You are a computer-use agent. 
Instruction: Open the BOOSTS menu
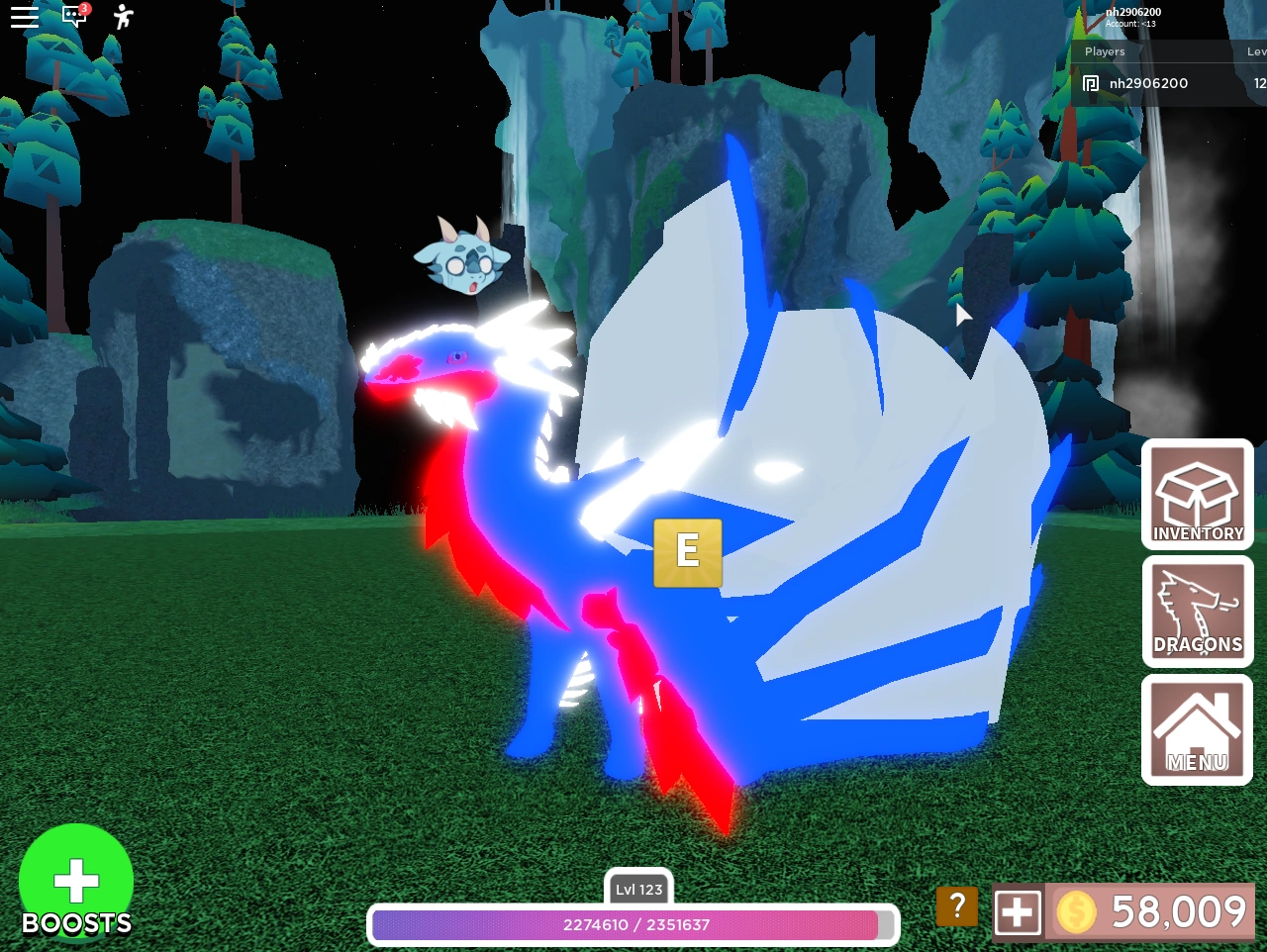[76, 881]
